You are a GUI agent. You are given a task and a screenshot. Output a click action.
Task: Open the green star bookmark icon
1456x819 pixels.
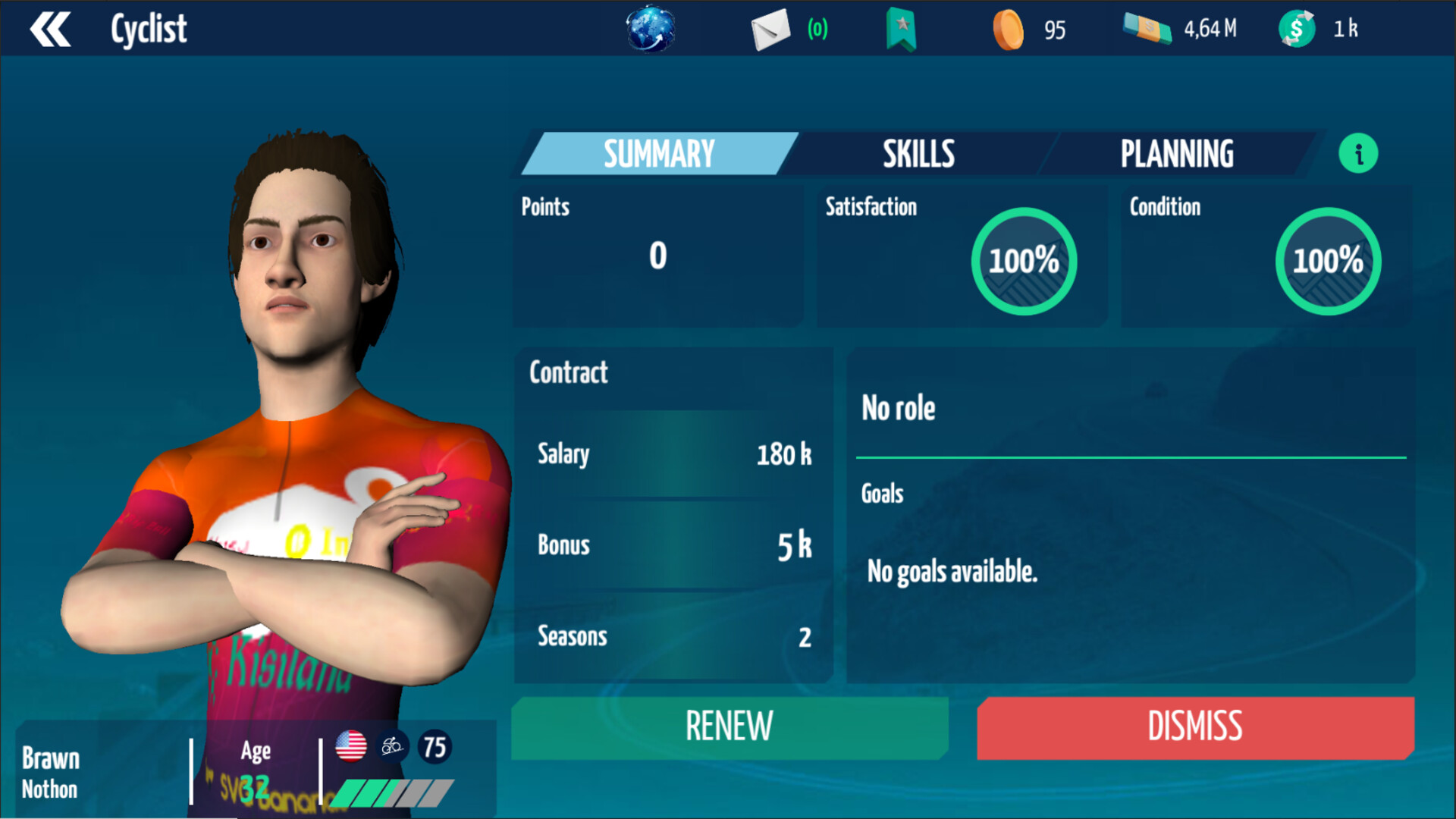[901, 30]
